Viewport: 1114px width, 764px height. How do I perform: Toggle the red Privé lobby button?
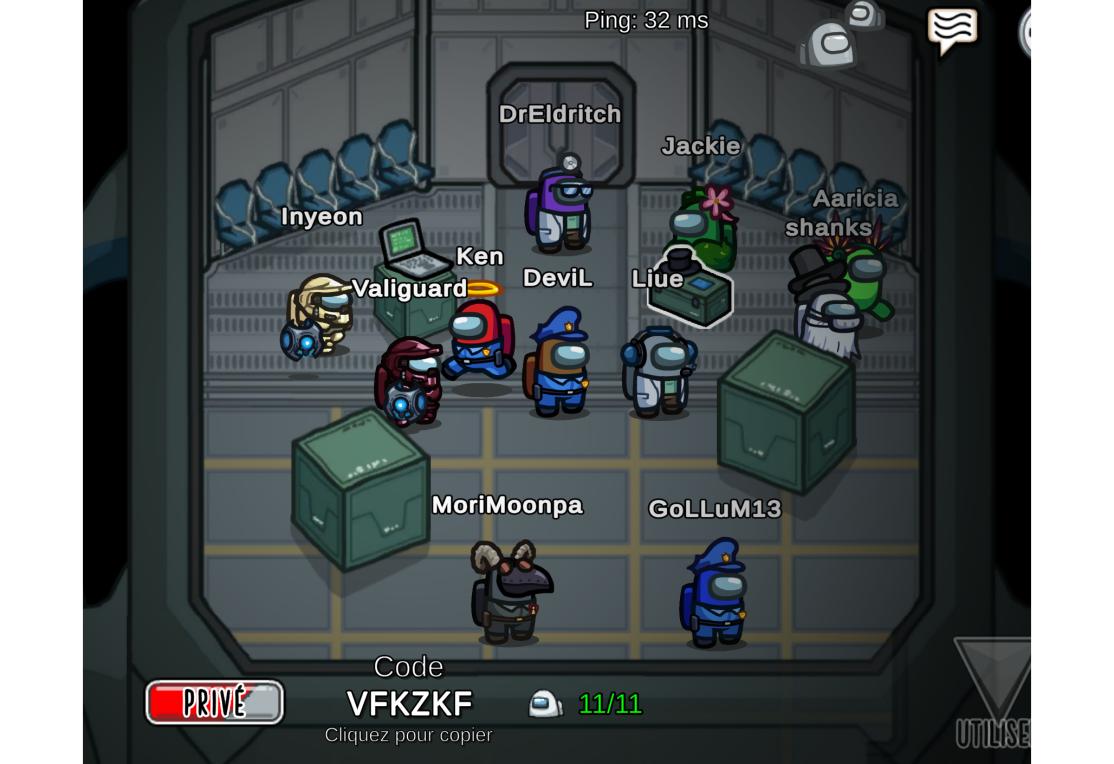[214, 702]
